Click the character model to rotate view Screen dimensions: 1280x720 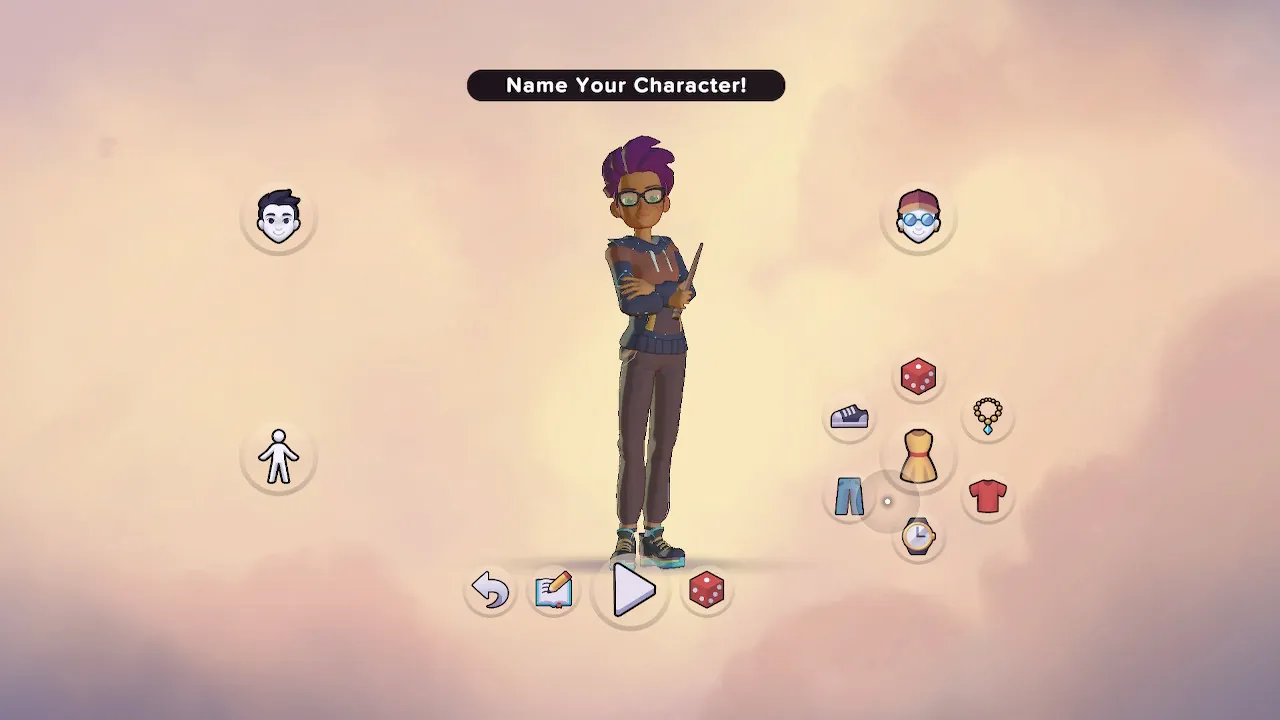(640, 350)
